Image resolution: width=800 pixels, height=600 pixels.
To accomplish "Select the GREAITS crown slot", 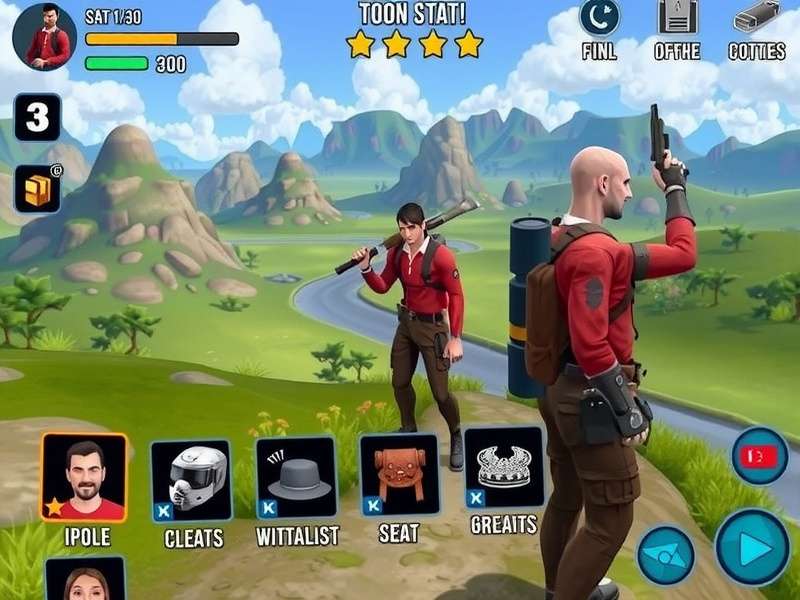I will pyautogui.click(x=504, y=467).
